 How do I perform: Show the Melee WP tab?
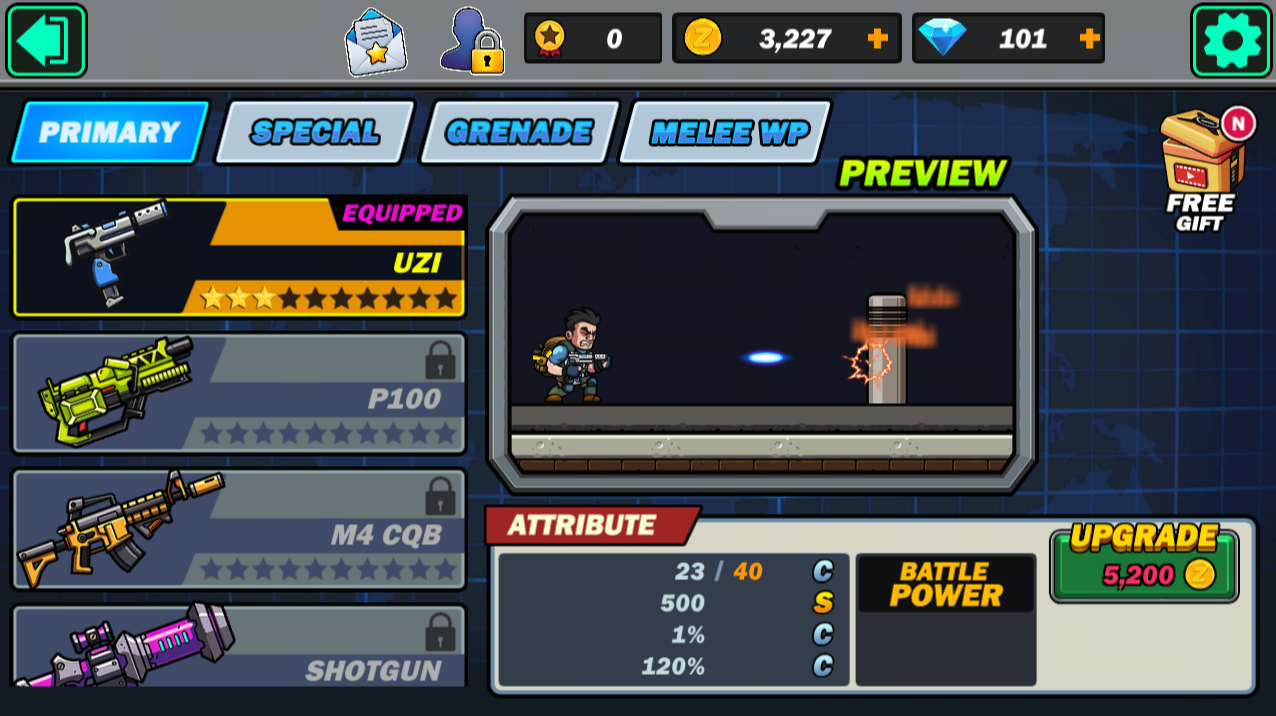tap(726, 132)
